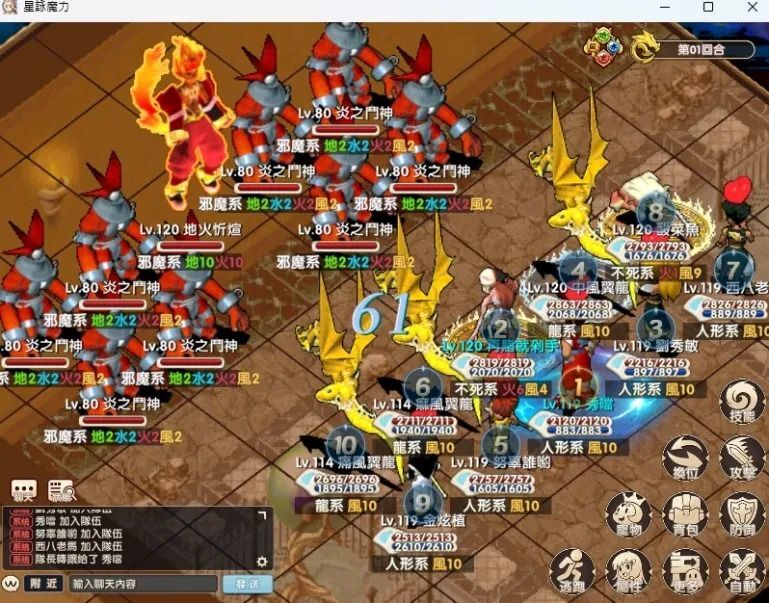The image size is (769, 603).
Task: Minimize the game window
Action: (663, 8)
